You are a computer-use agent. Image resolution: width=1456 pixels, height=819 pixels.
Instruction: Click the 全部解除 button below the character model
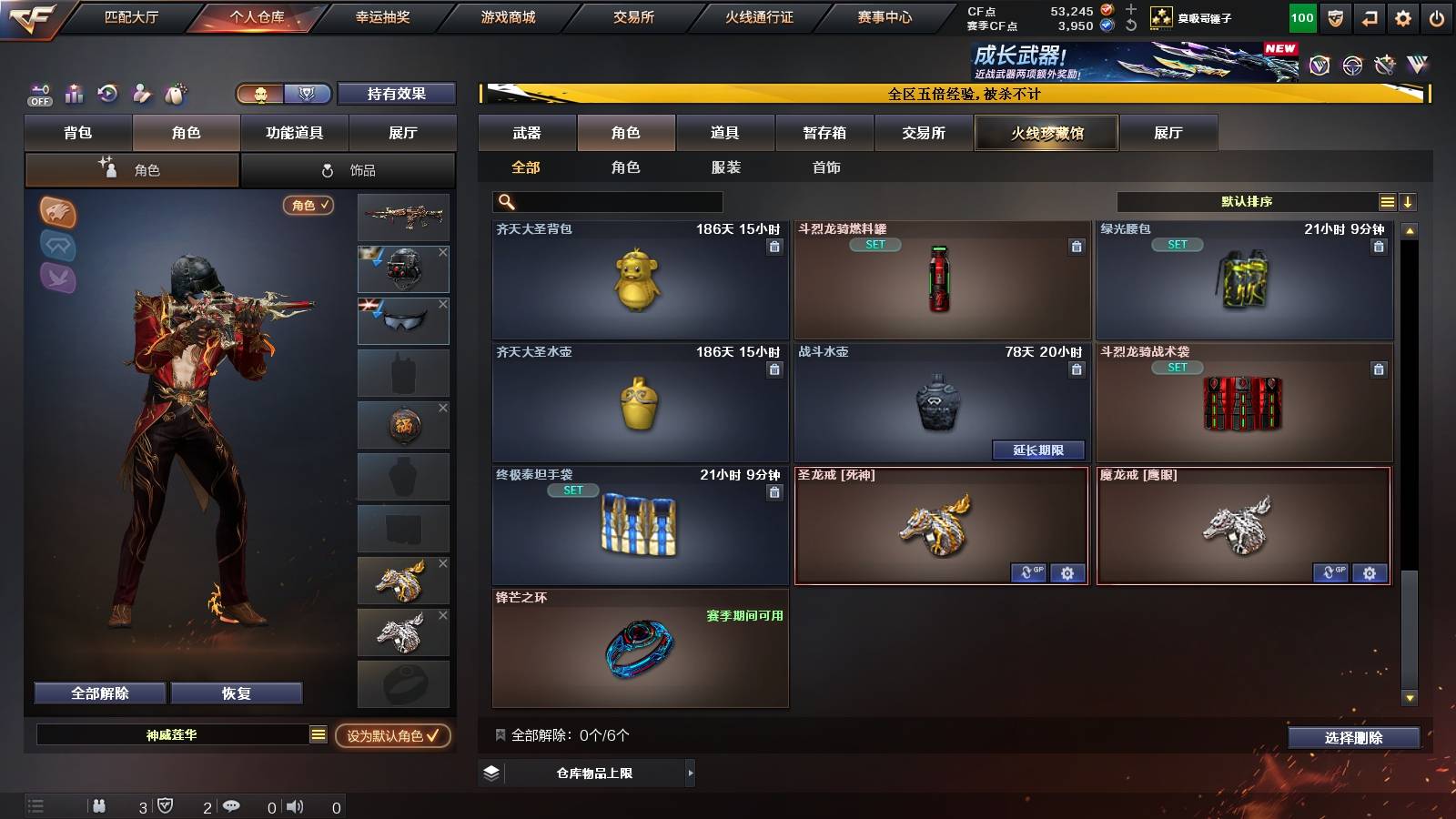tap(98, 693)
